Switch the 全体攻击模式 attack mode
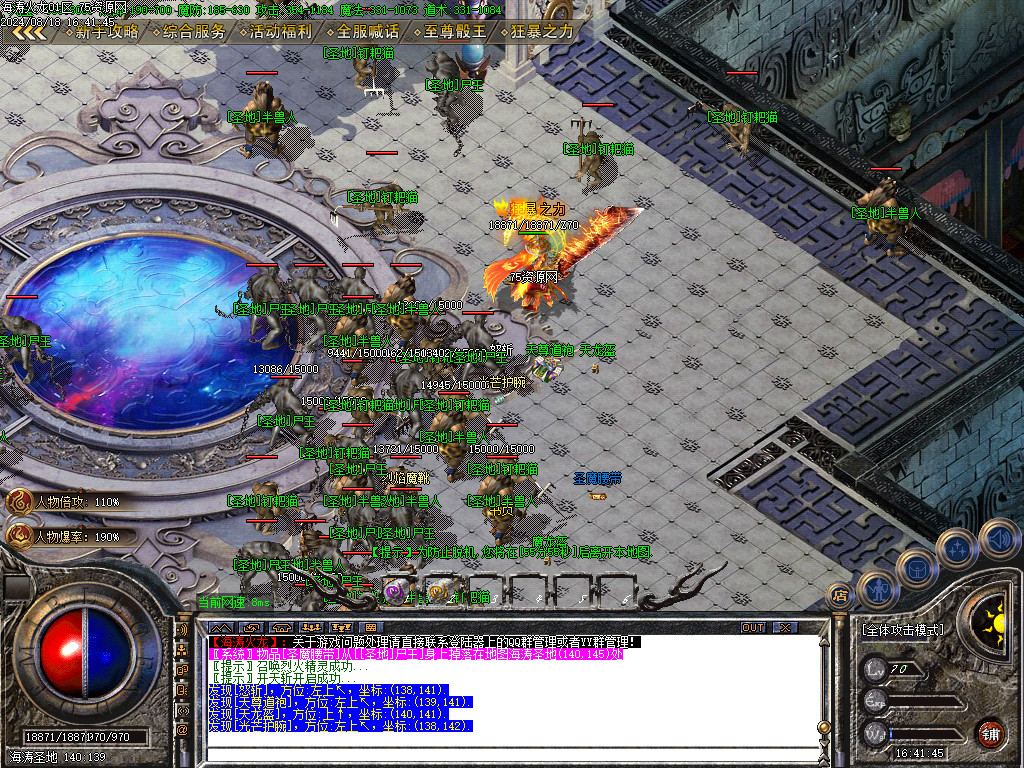Viewport: 1024px width, 768px height. 901,630
